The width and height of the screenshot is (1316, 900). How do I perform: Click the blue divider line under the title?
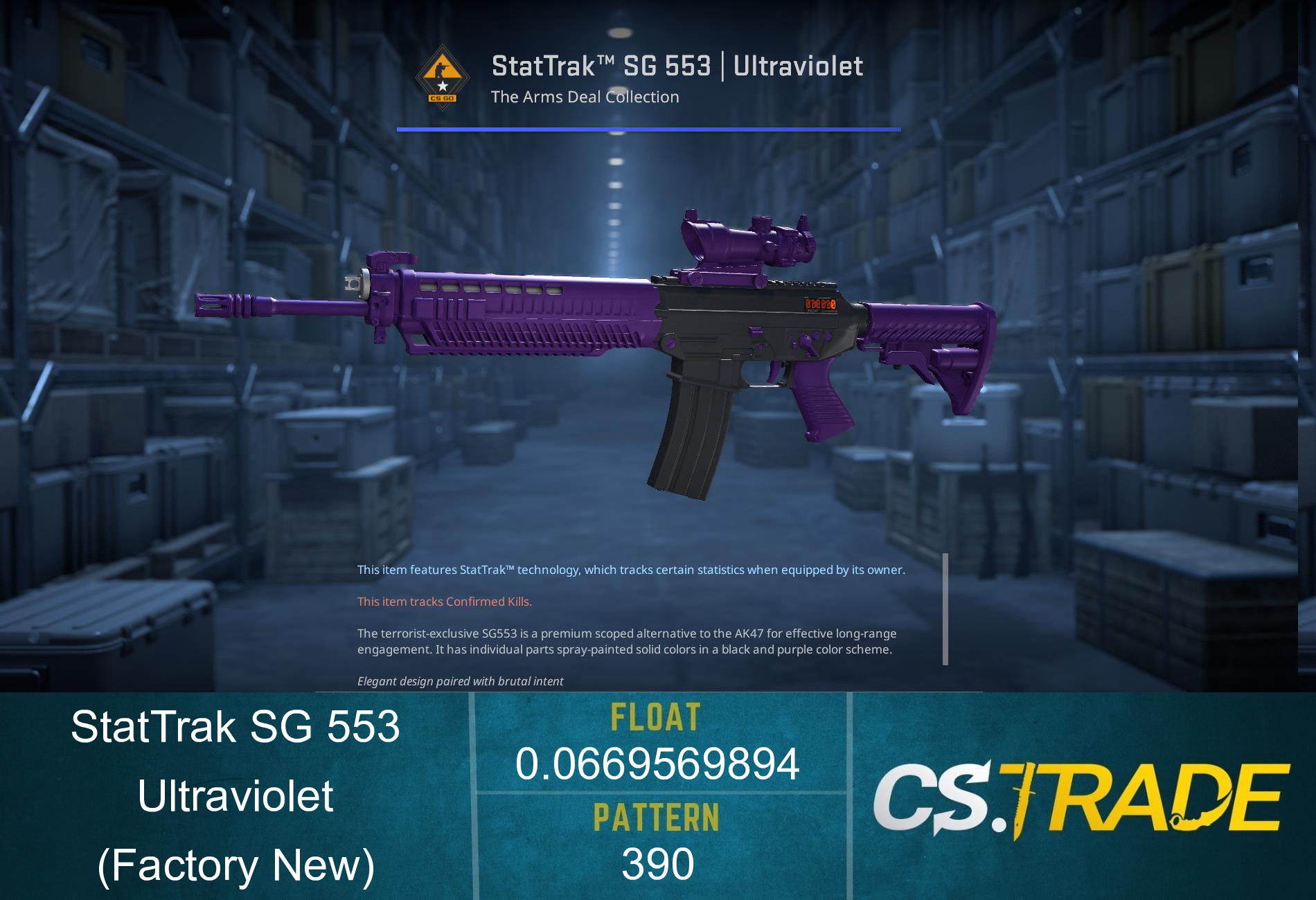tap(648, 128)
